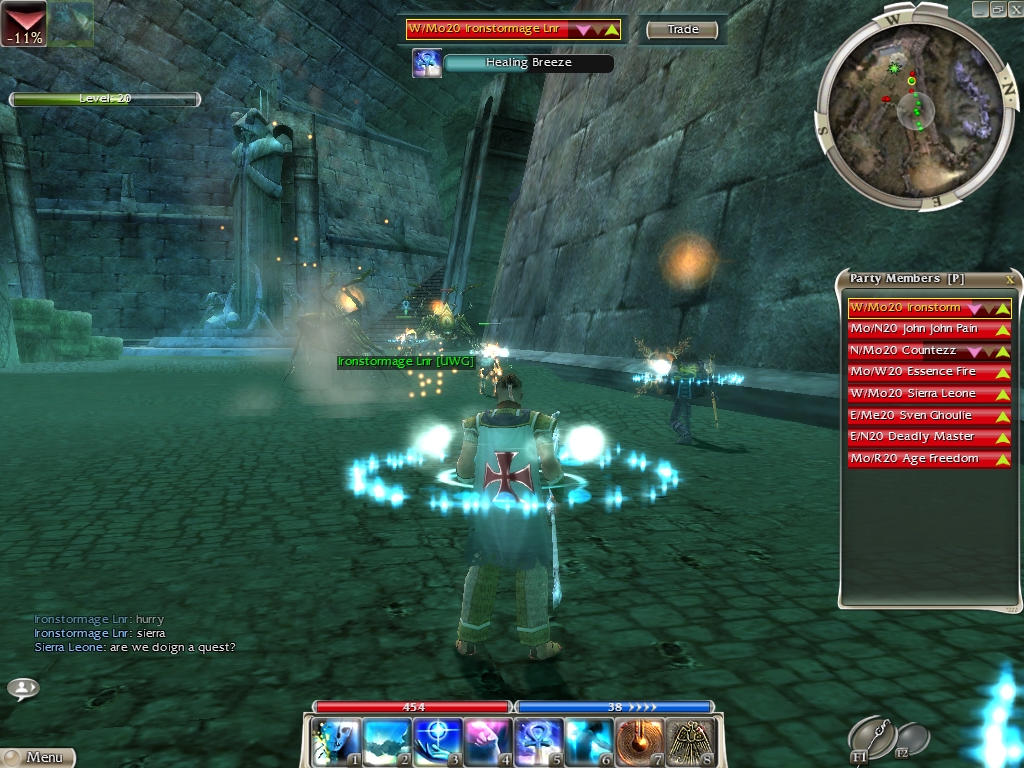Image resolution: width=1024 pixels, height=768 pixels.
Task: Close the game window
Action: point(1014,8)
